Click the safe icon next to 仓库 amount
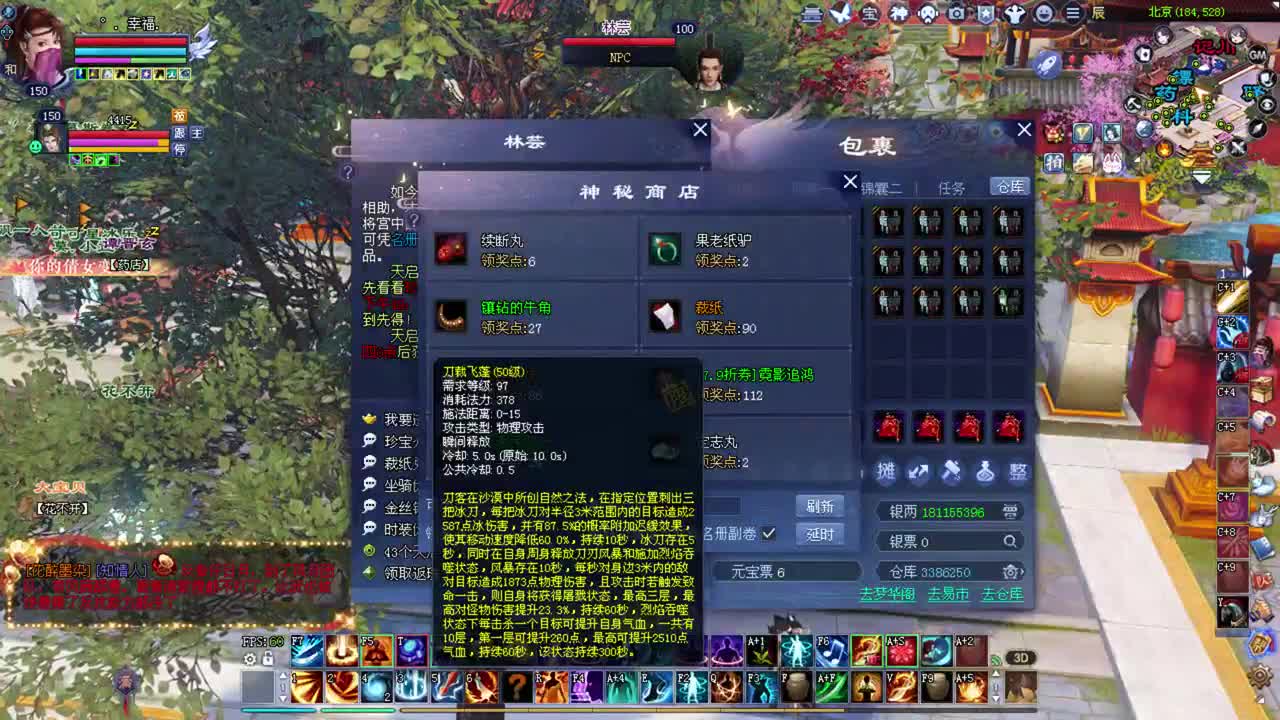1280x720 pixels. (1011, 571)
